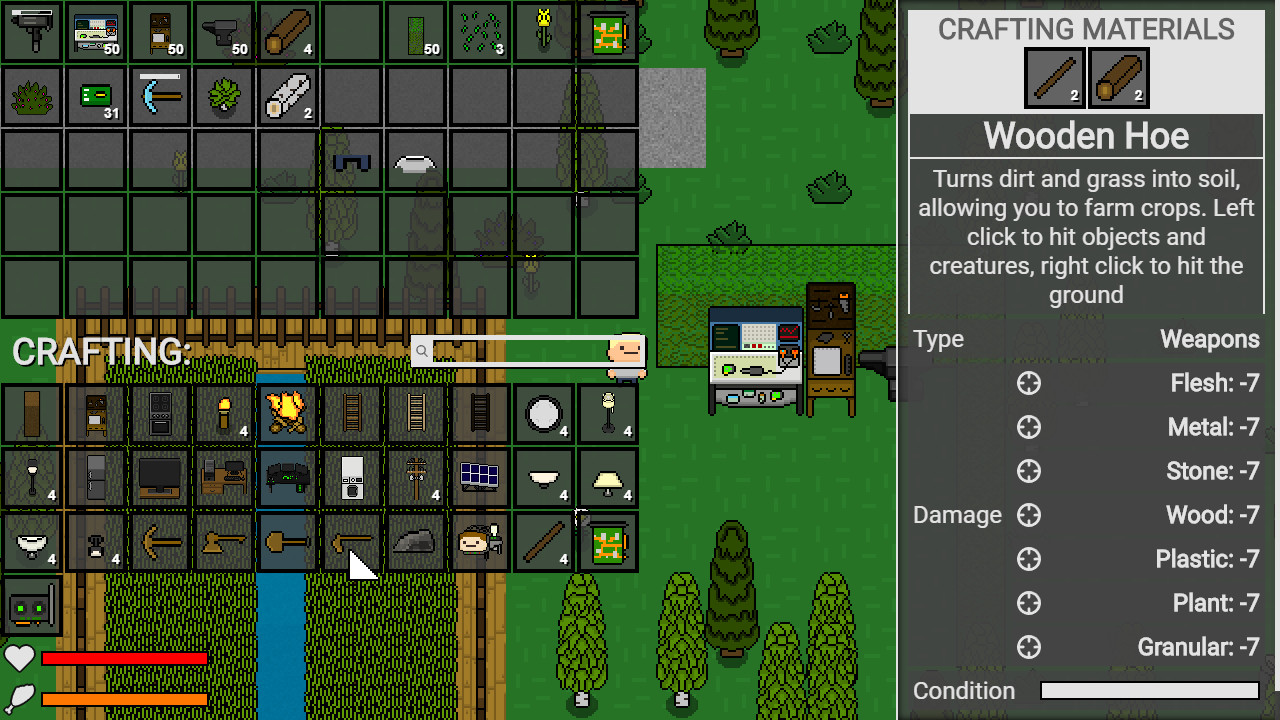The width and height of the screenshot is (1280, 720).
Task: Select the pickaxe recipe in the crafting menu
Action: pos(160,541)
